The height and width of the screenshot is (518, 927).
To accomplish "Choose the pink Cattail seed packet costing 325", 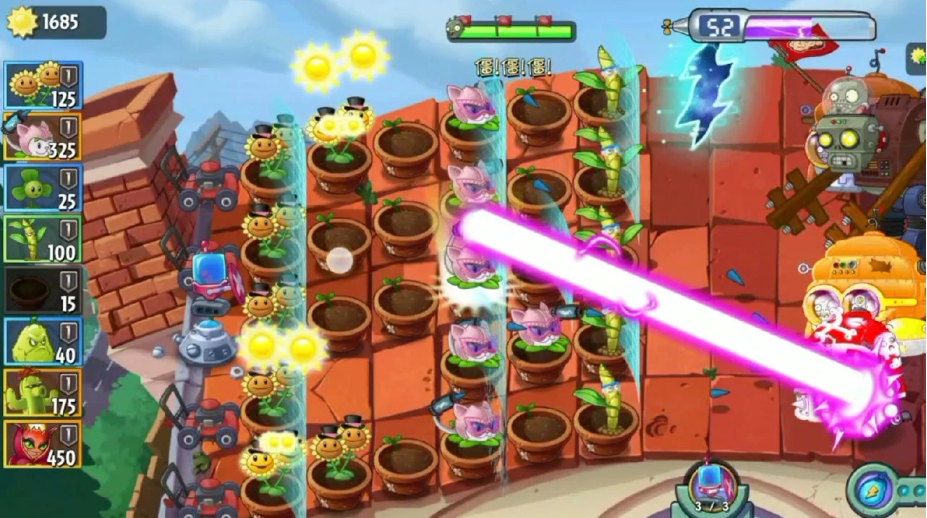I will tap(43, 137).
